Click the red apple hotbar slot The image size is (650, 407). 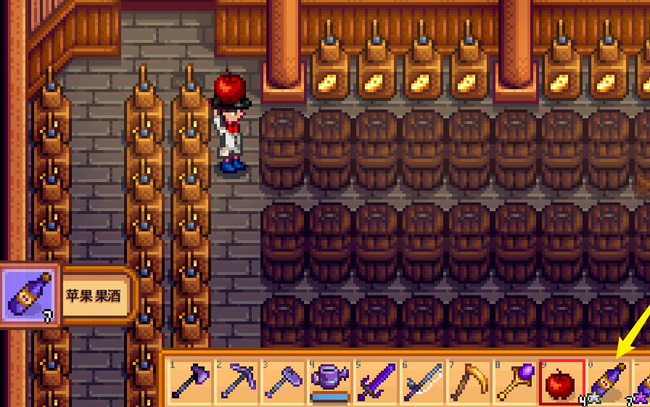pos(561,382)
